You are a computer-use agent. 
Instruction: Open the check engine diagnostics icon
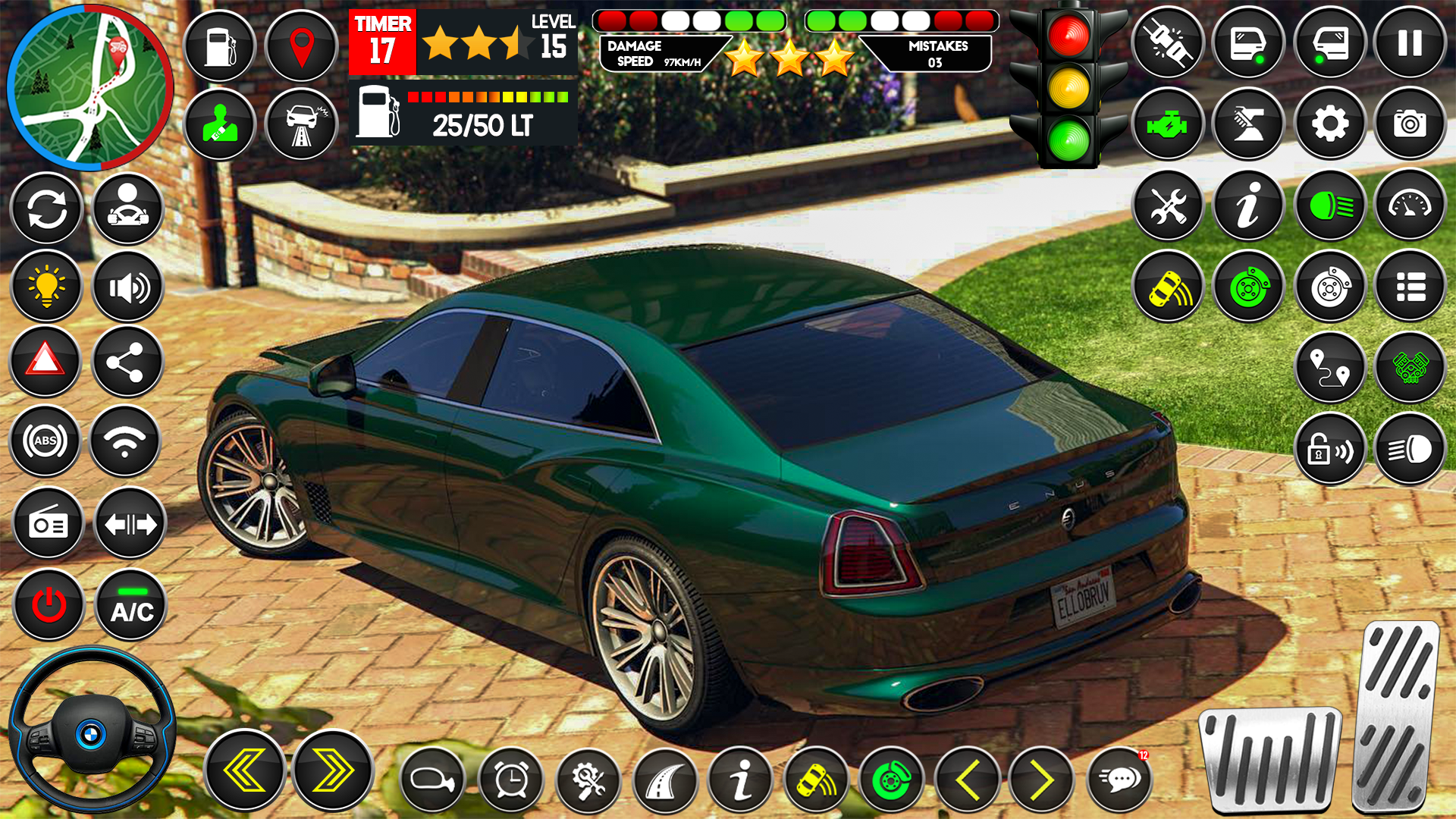click(x=1168, y=124)
